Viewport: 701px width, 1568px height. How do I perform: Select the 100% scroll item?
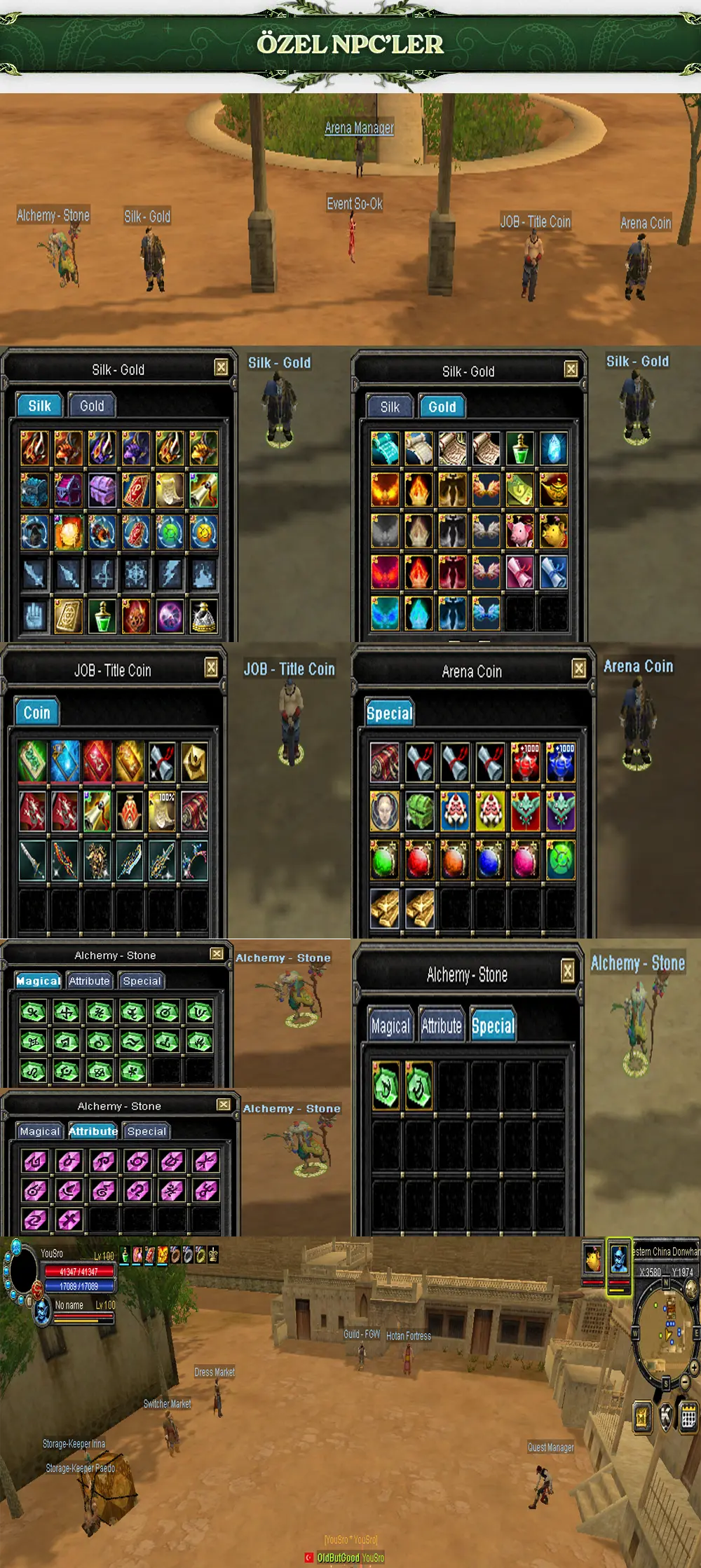[x=162, y=812]
